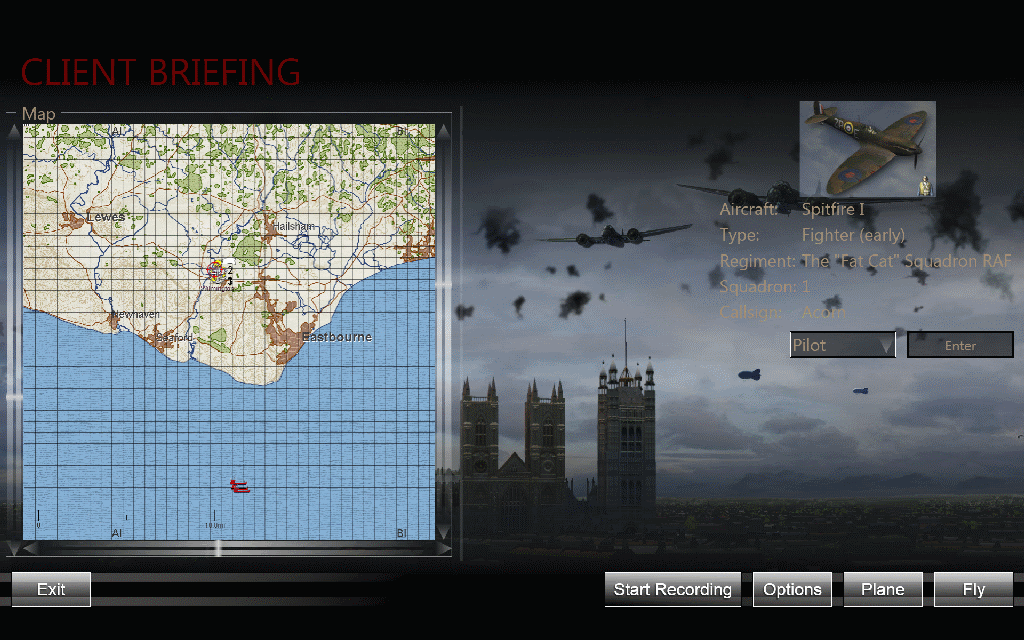Select the Spitfire I aircraft thumbnail
1024x640 pixels.
867,148
